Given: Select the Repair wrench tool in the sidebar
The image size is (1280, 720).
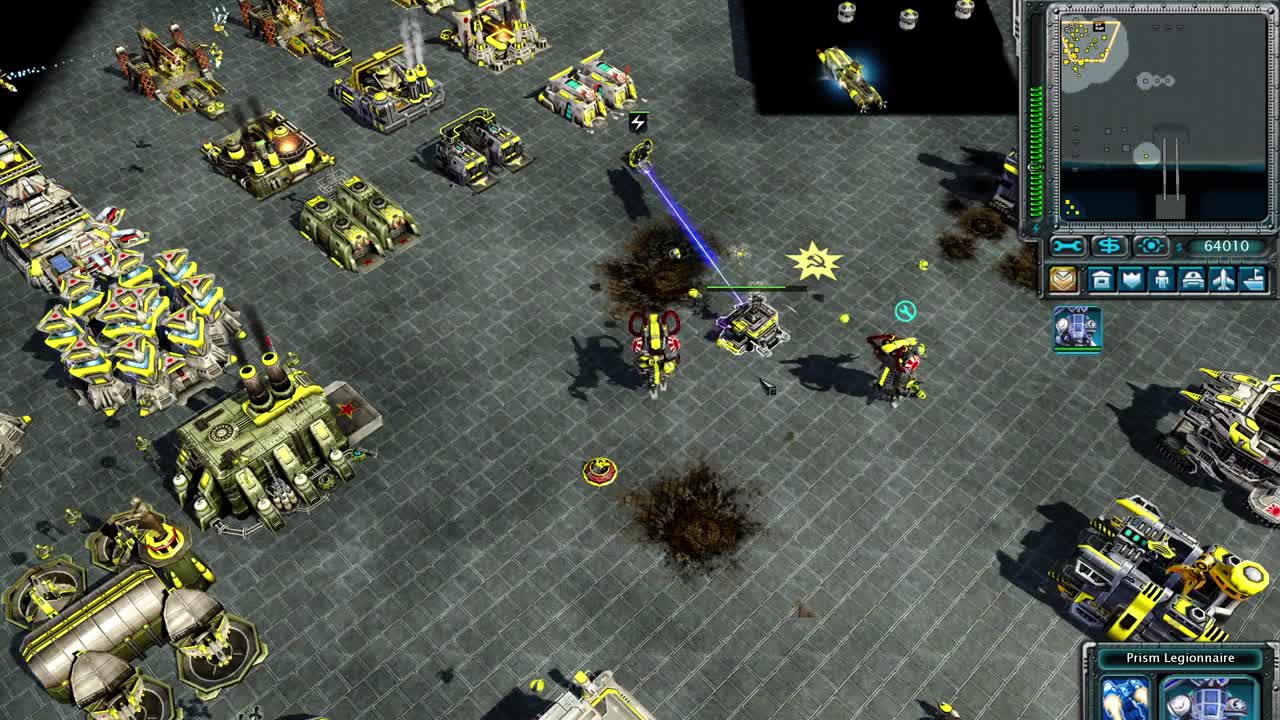Looking at the screenshot, I should click(x=1066, y=246).
